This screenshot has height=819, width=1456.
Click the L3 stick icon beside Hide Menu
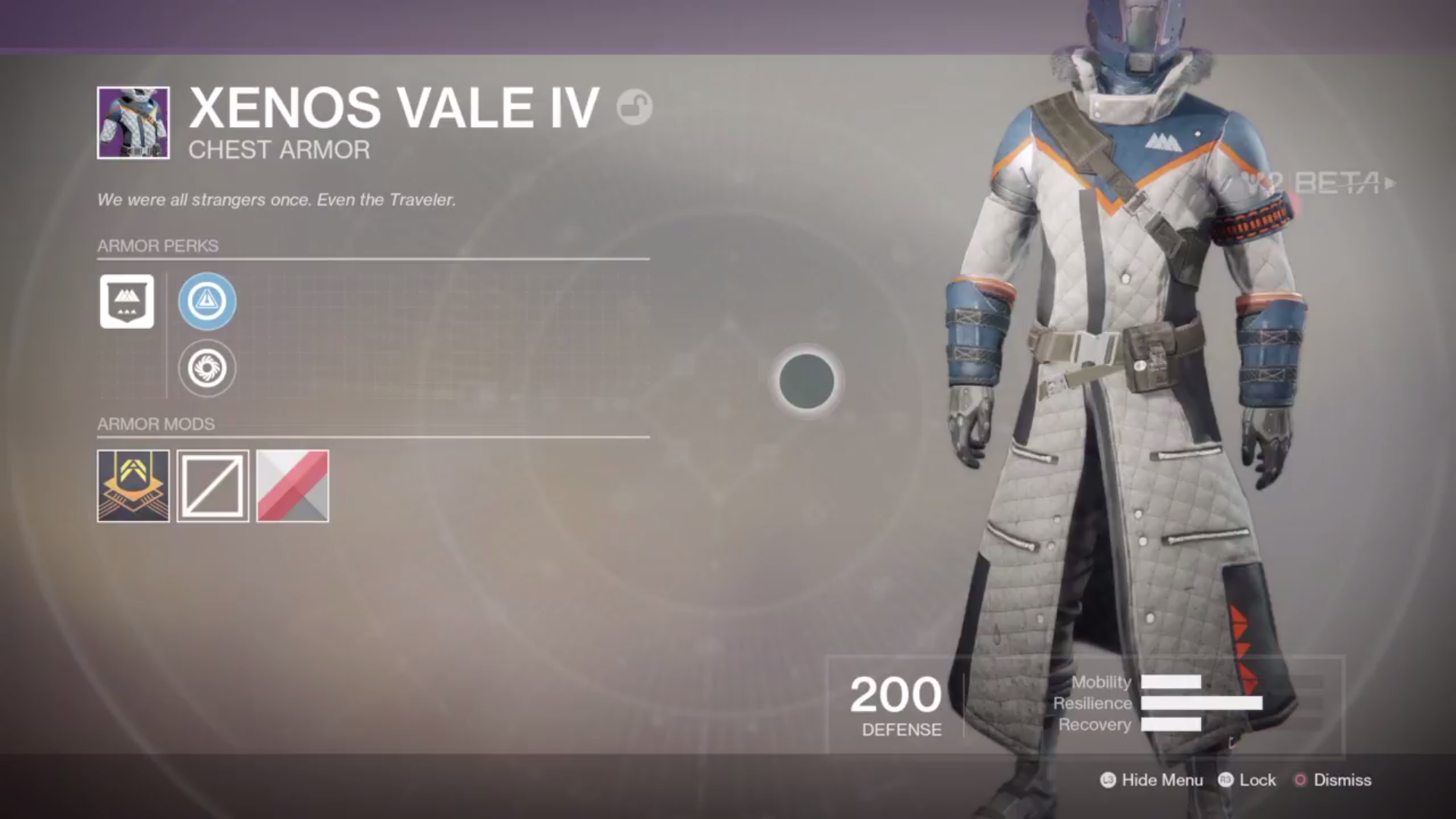pos(1107,780)
